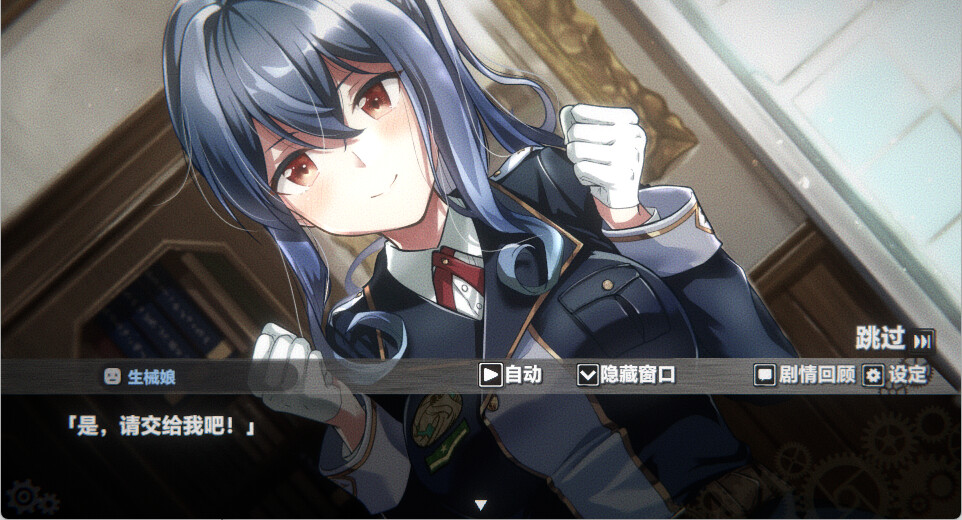Skip the dialogue with 跳过 button
This screenshot has width=962, height=520.
tap(893, 338)
